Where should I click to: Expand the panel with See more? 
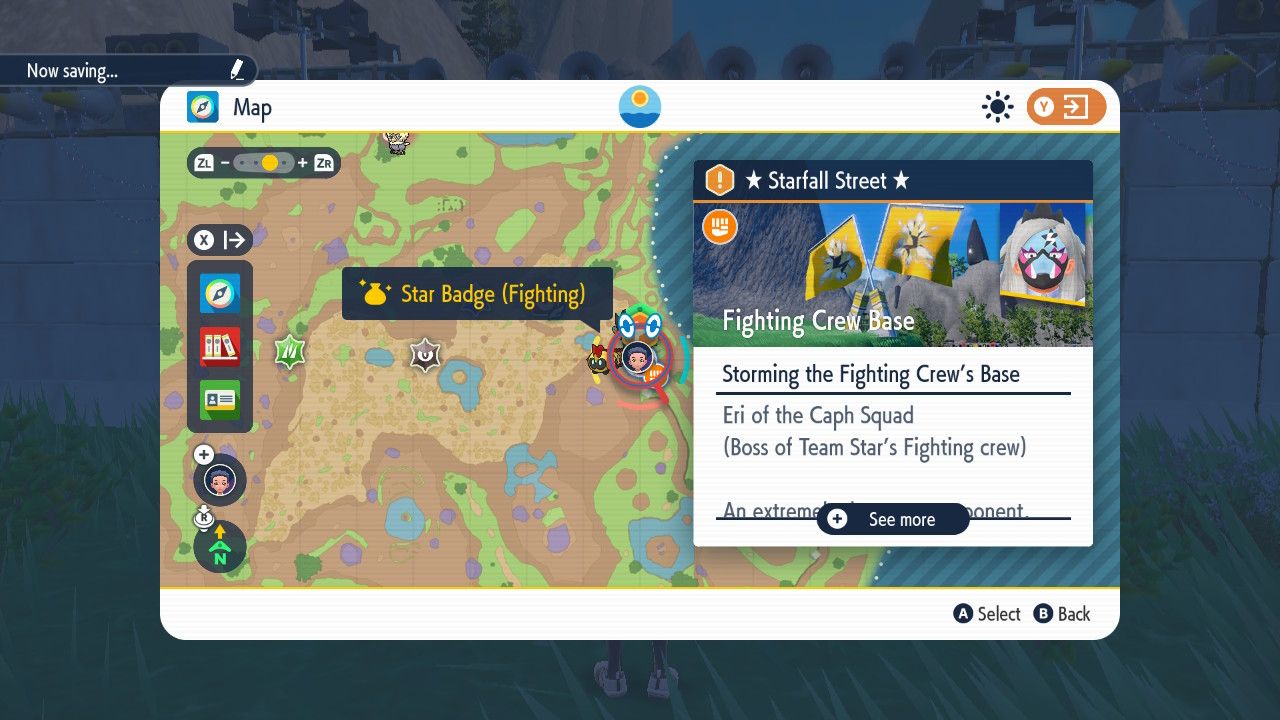(891, 519)
